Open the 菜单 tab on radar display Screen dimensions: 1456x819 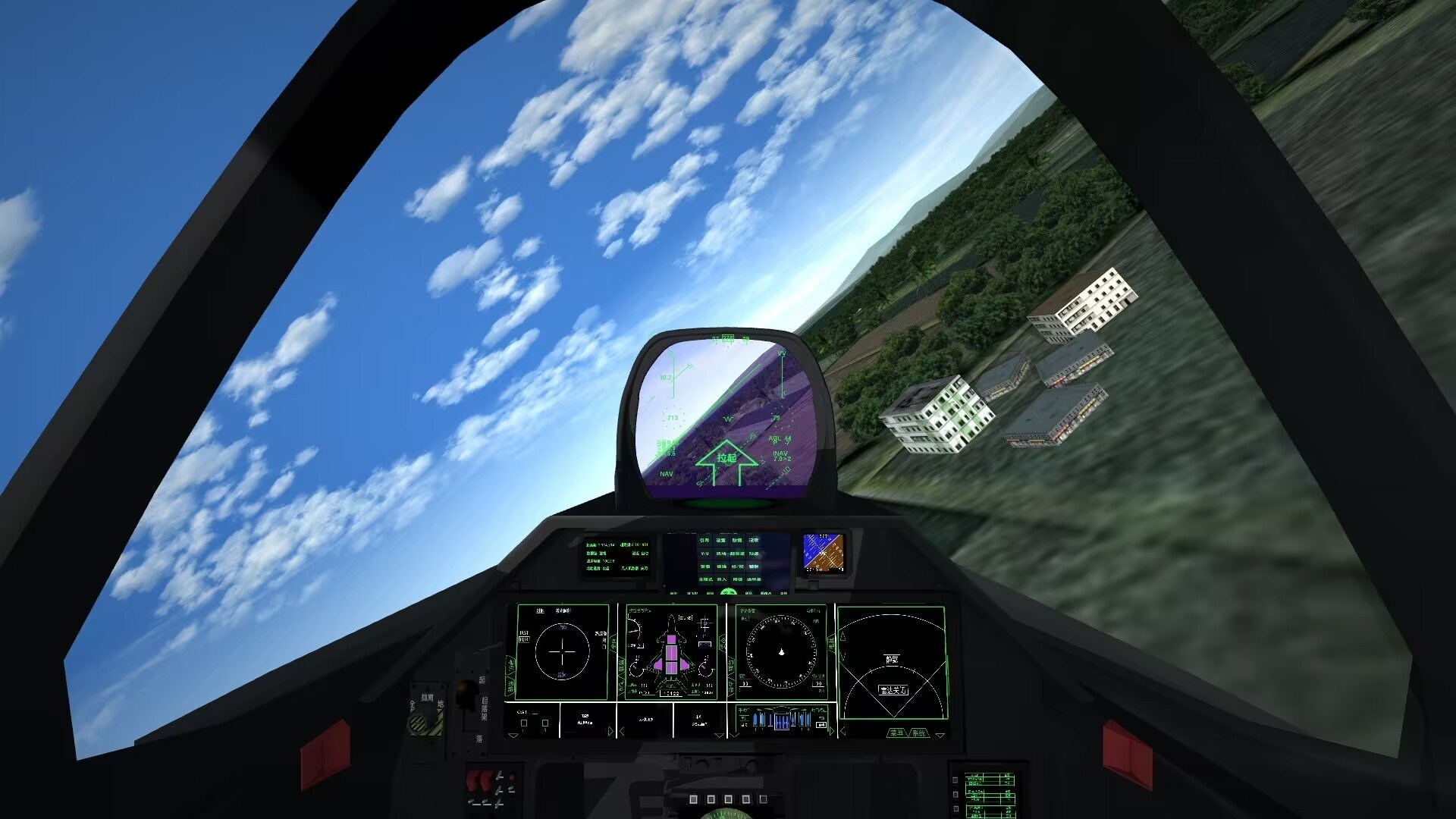click(897, 733)
